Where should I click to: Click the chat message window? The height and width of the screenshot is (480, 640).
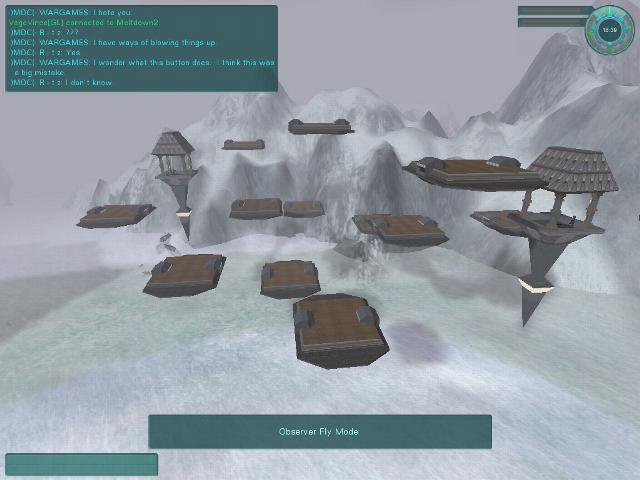(141, 48)
